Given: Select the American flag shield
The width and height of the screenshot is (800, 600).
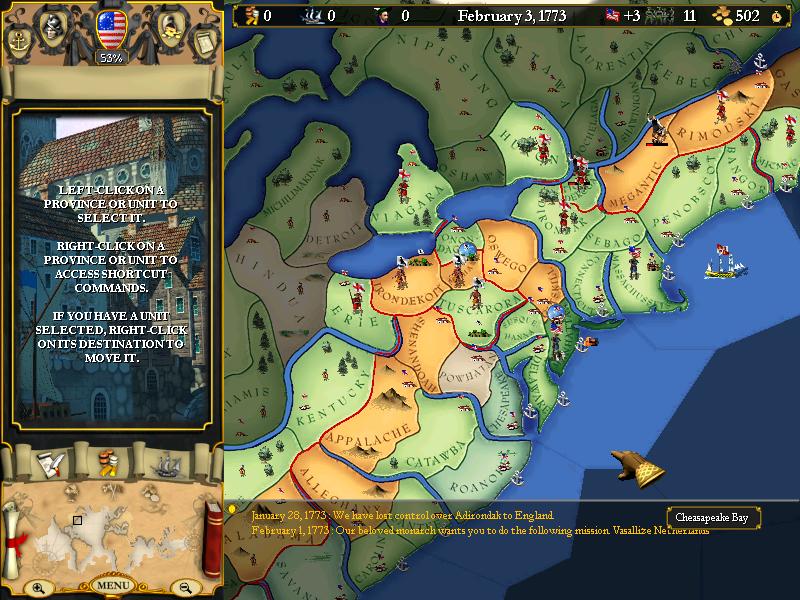Looking at the screenshot, I should [x=111, y=27].
